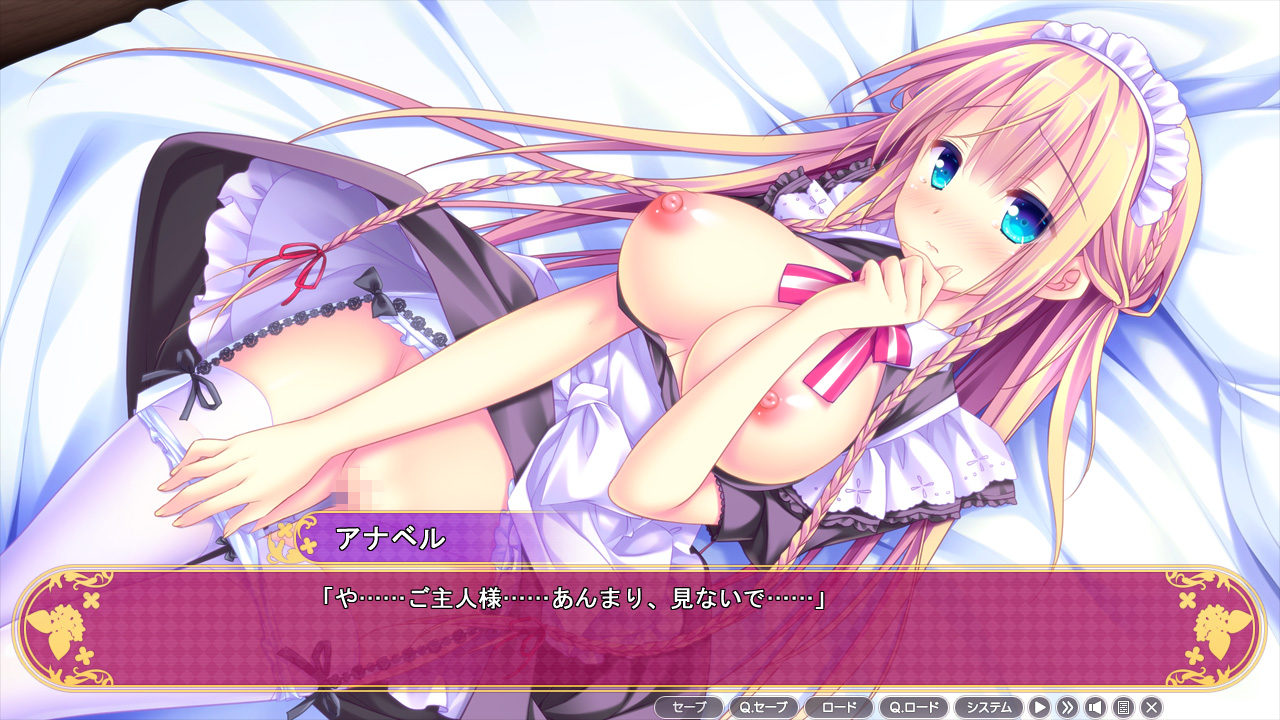Screen dimensions: 1280x720
Task: Open the ロード (Load) menu
Action: click(839, 707)
